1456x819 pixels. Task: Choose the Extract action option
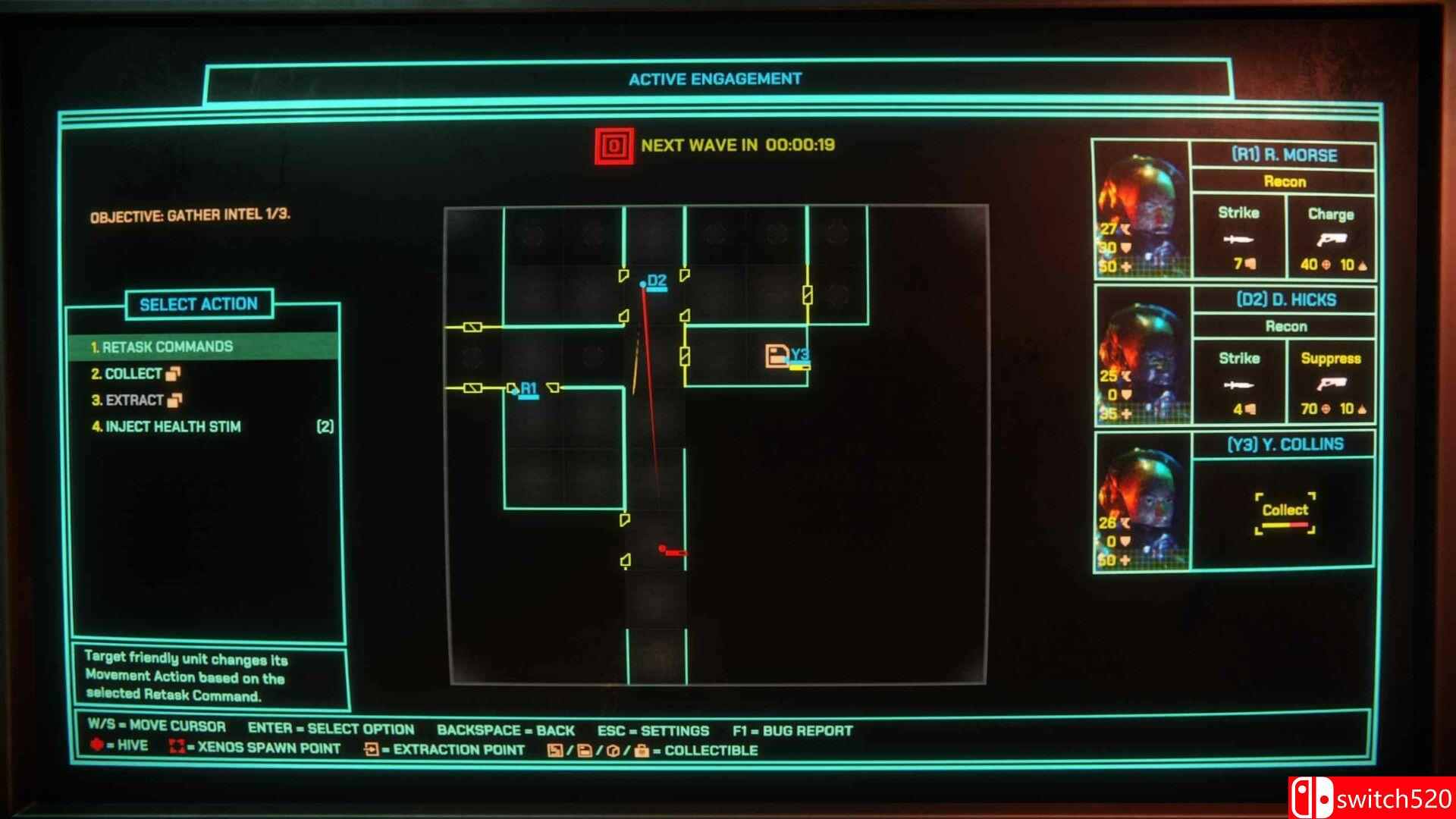(x=133, y=400)
